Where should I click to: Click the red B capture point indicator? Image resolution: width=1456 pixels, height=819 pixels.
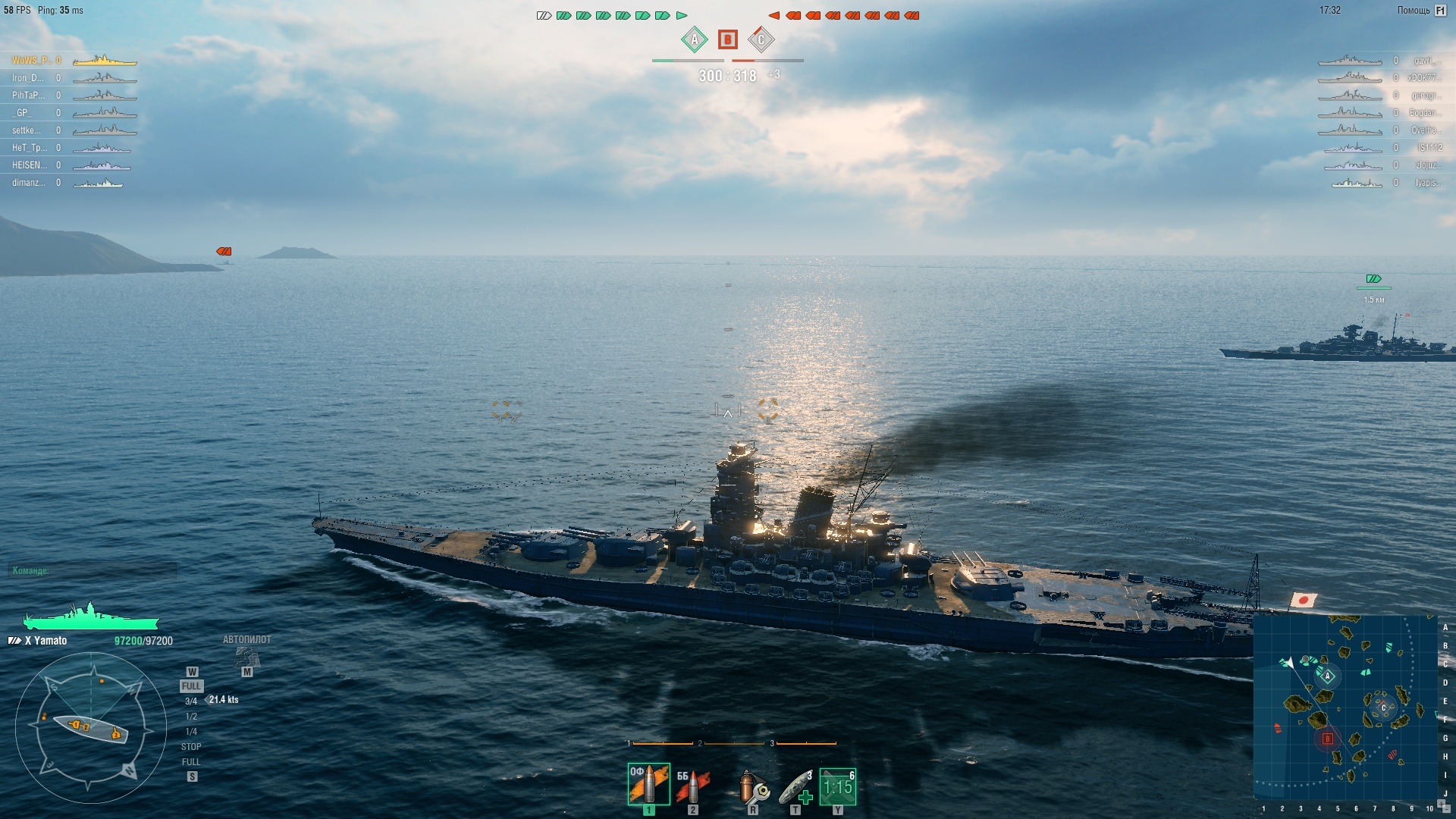(x=727, y=39)
